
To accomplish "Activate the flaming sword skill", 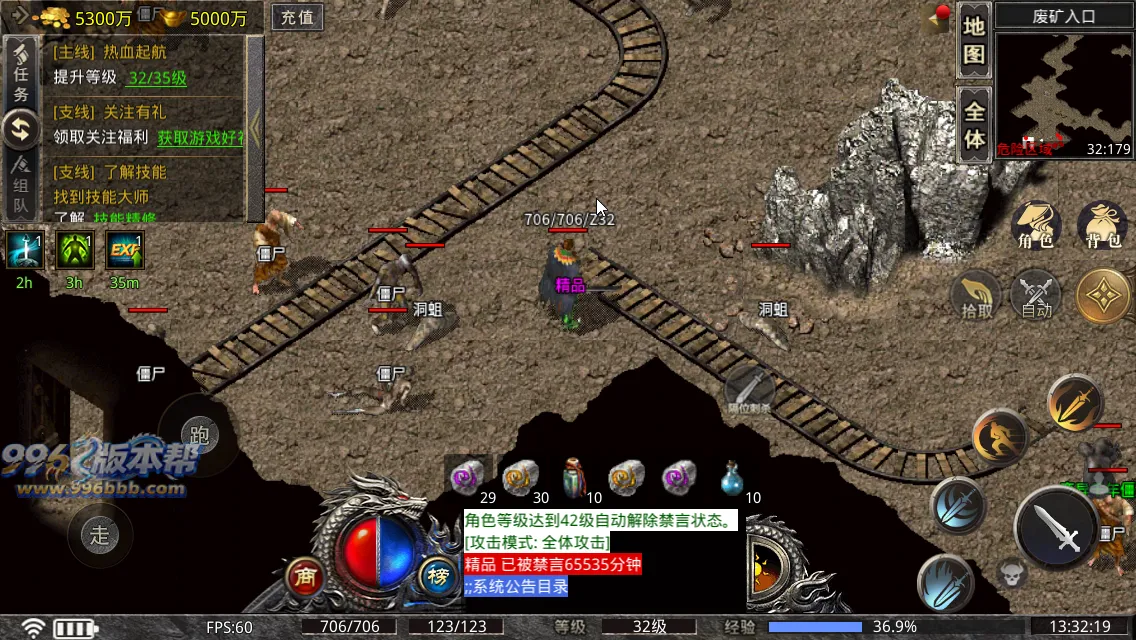I will [x=1075, y=403].
